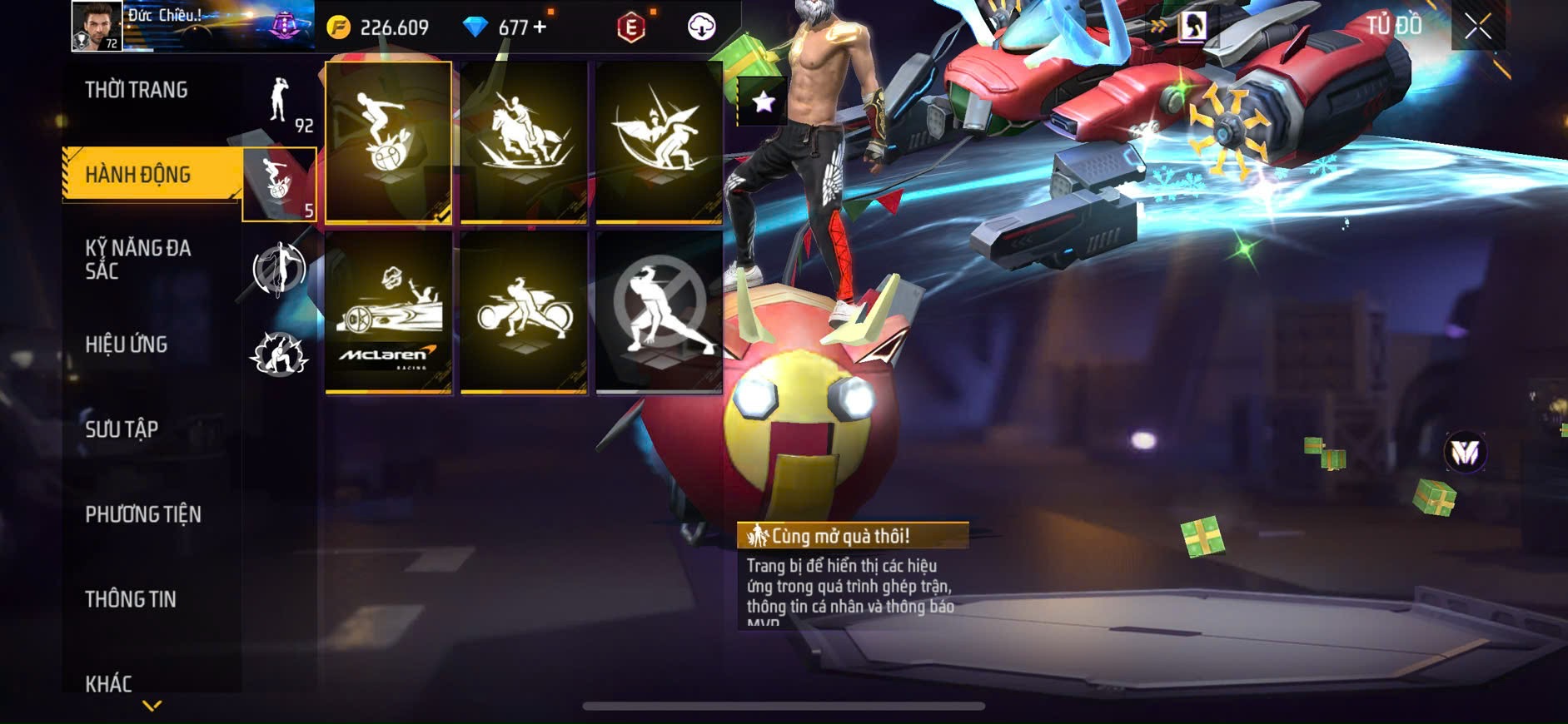Choose the motorcycle emote tile
Image resolution: width=1568 pixels, height=724 pixels.
524,312
